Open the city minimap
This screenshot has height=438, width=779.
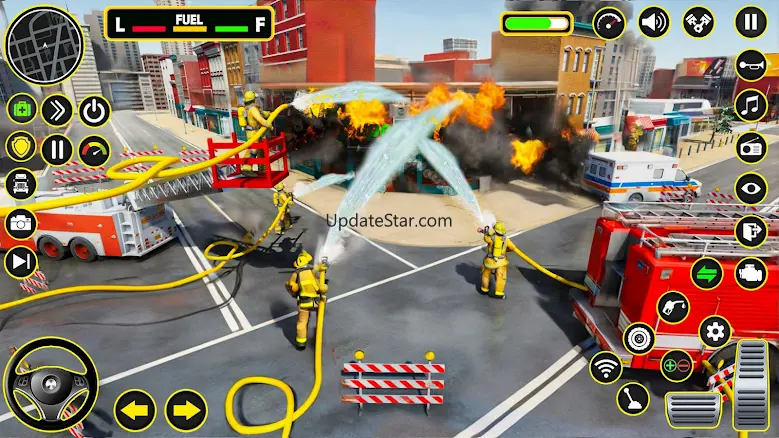click(x=44, y=46)
